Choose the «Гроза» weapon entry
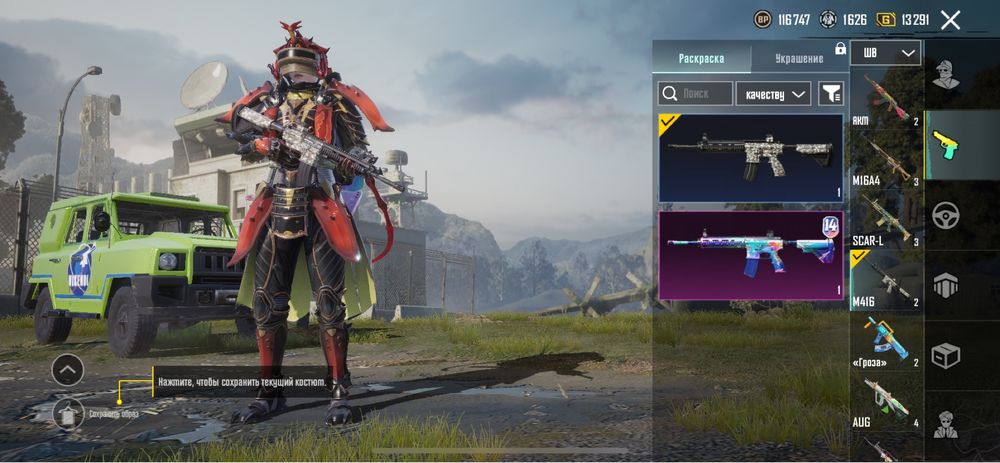Image resolution: width=1000 pixels, height=463 pixels. (x=886, y=343)
